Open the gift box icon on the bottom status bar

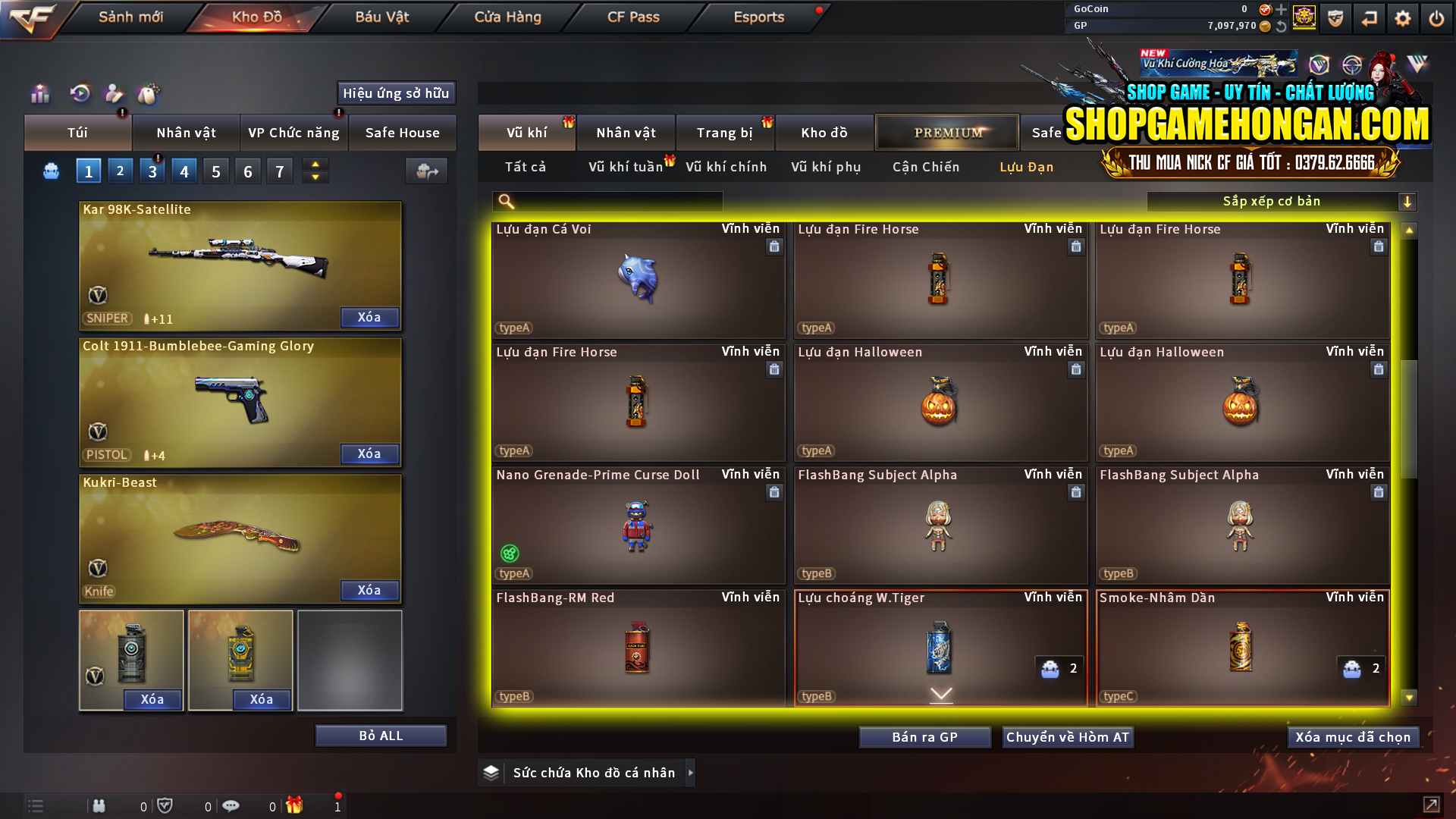pyautogui.click(x=296, y=806)
